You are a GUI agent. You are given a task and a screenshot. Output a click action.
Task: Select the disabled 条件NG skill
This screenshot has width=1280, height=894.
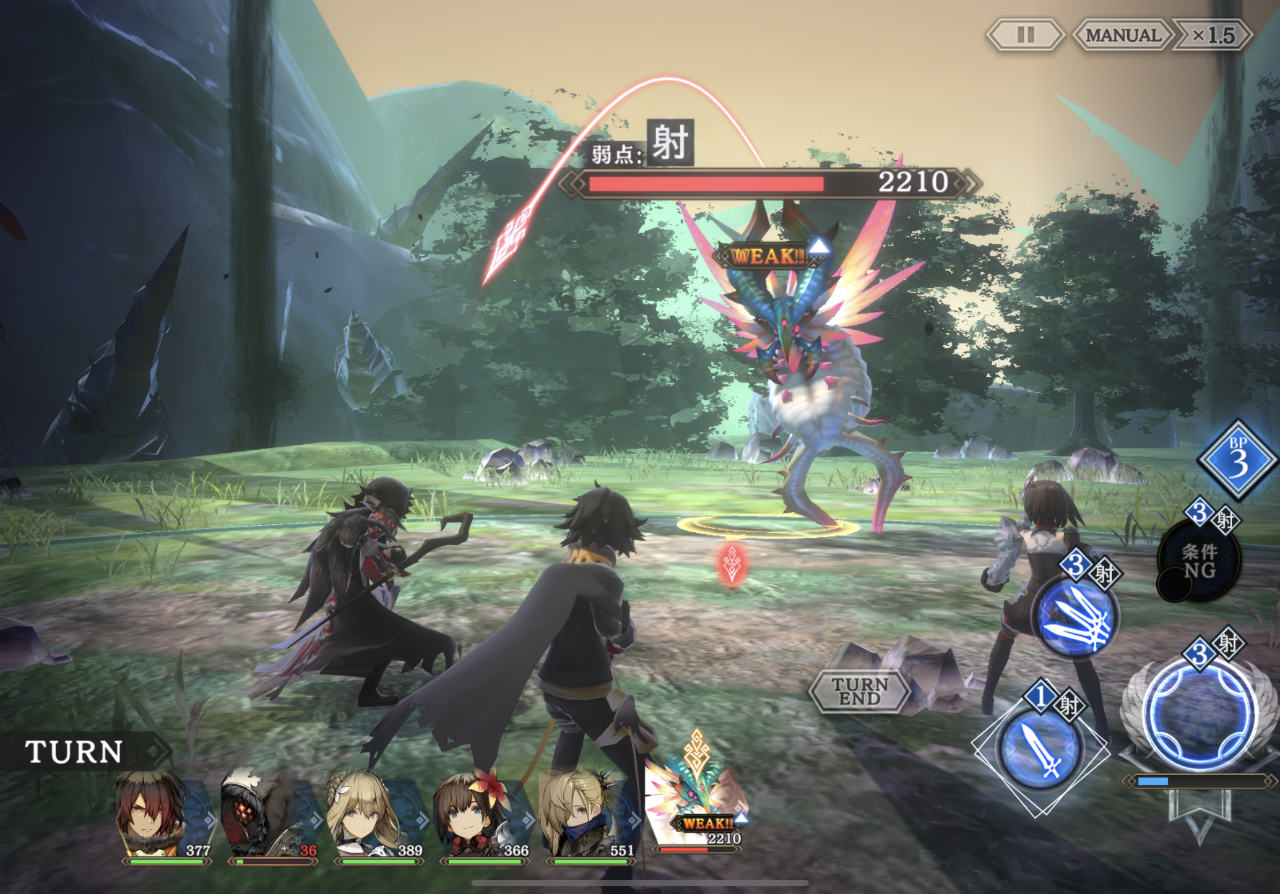pos(1199,560)
